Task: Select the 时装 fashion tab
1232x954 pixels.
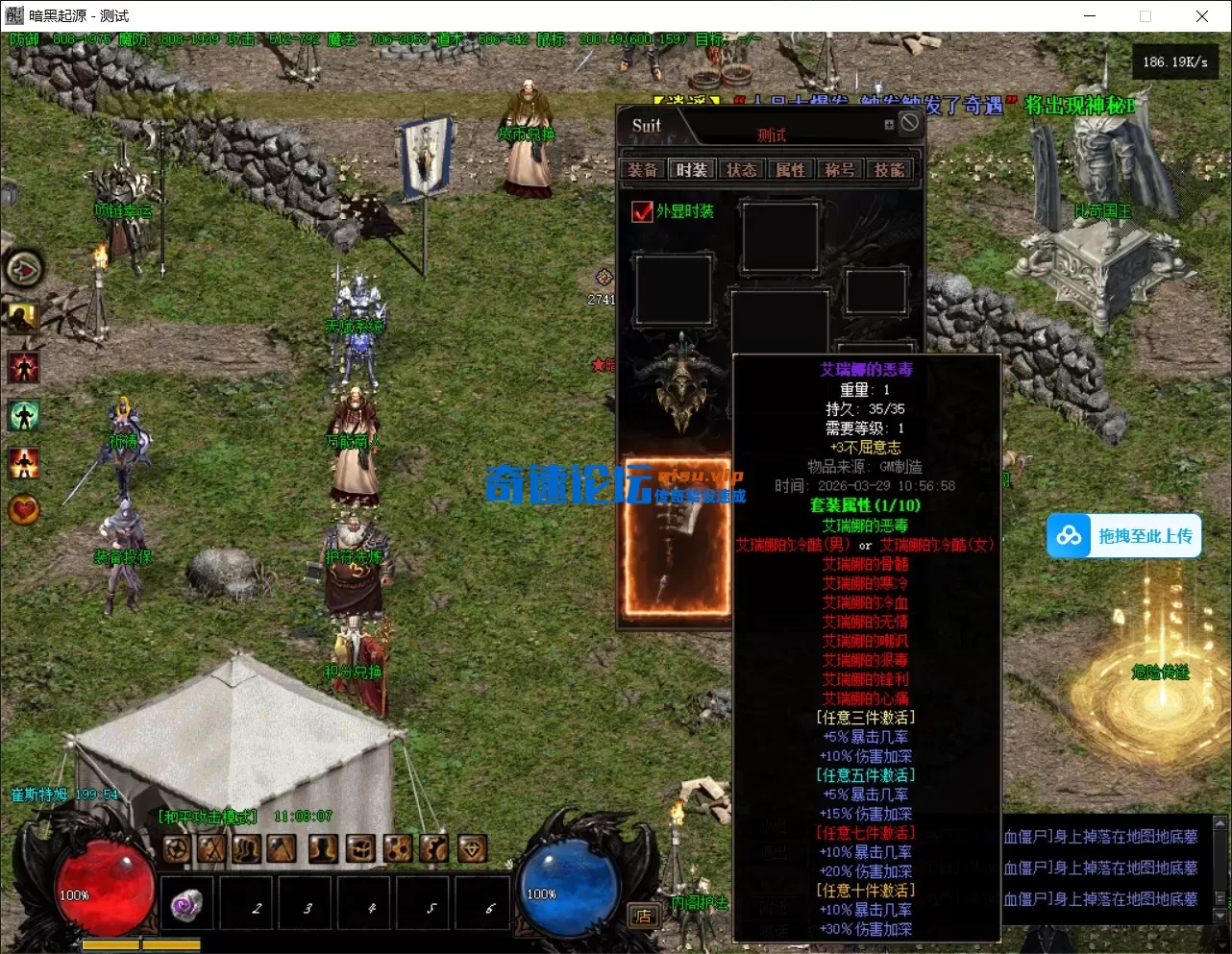Action: point(692,170)
